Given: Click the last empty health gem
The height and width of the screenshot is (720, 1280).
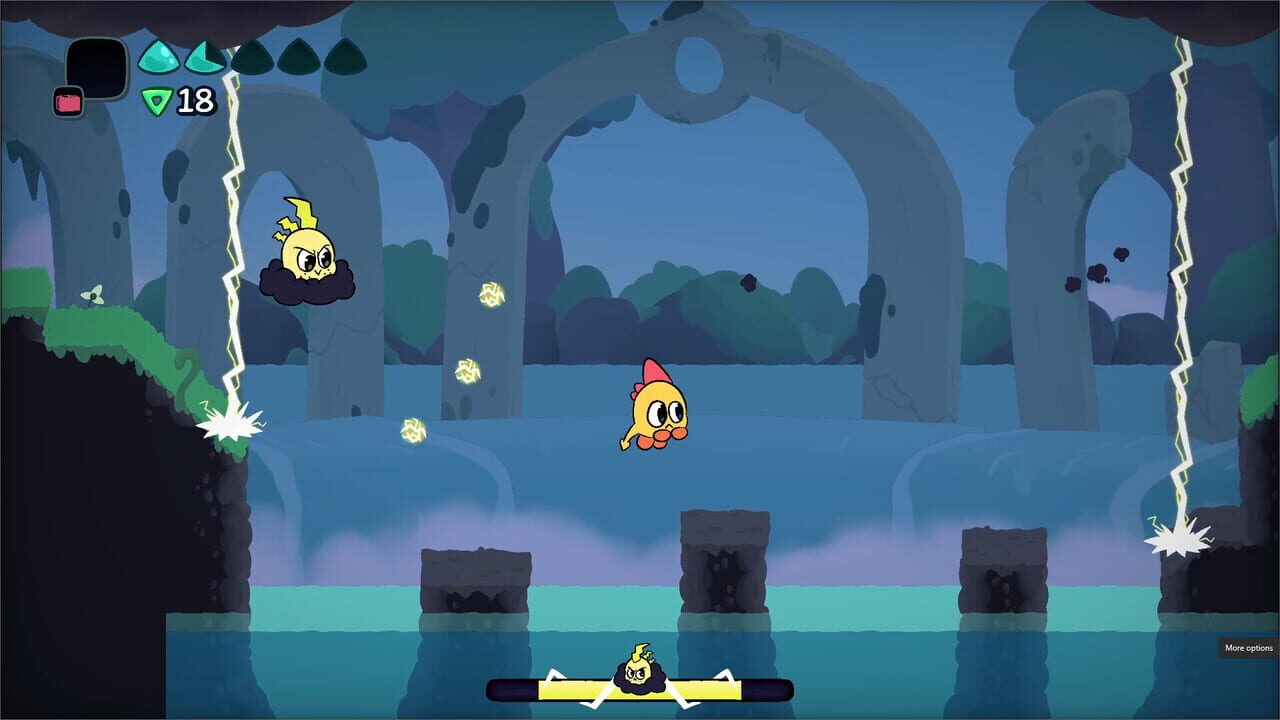Looking at the screenshot, I should coord(343,55).
